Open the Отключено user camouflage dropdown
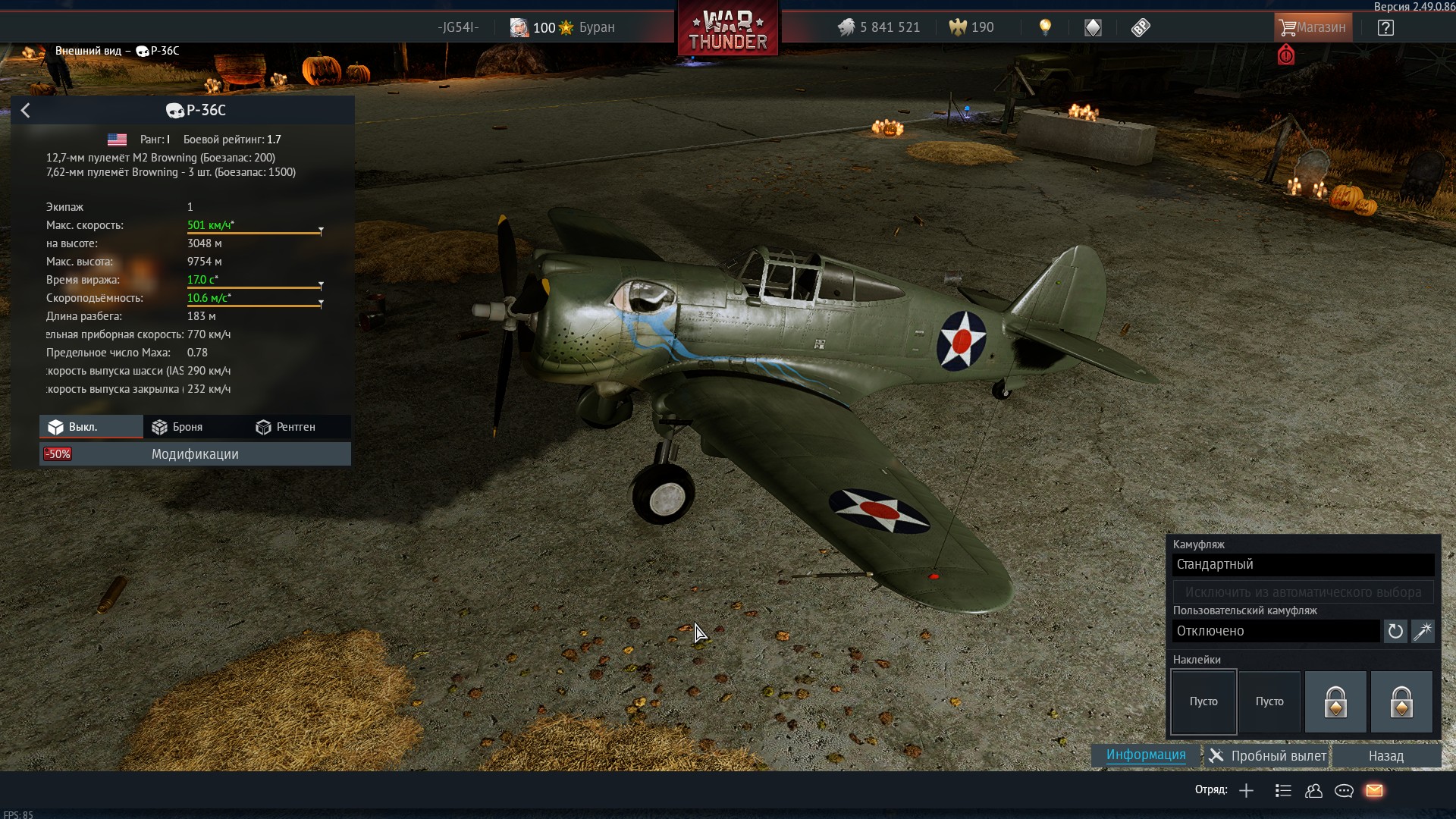Viewport: 1456px width, 819px height. coord(1276,631)
